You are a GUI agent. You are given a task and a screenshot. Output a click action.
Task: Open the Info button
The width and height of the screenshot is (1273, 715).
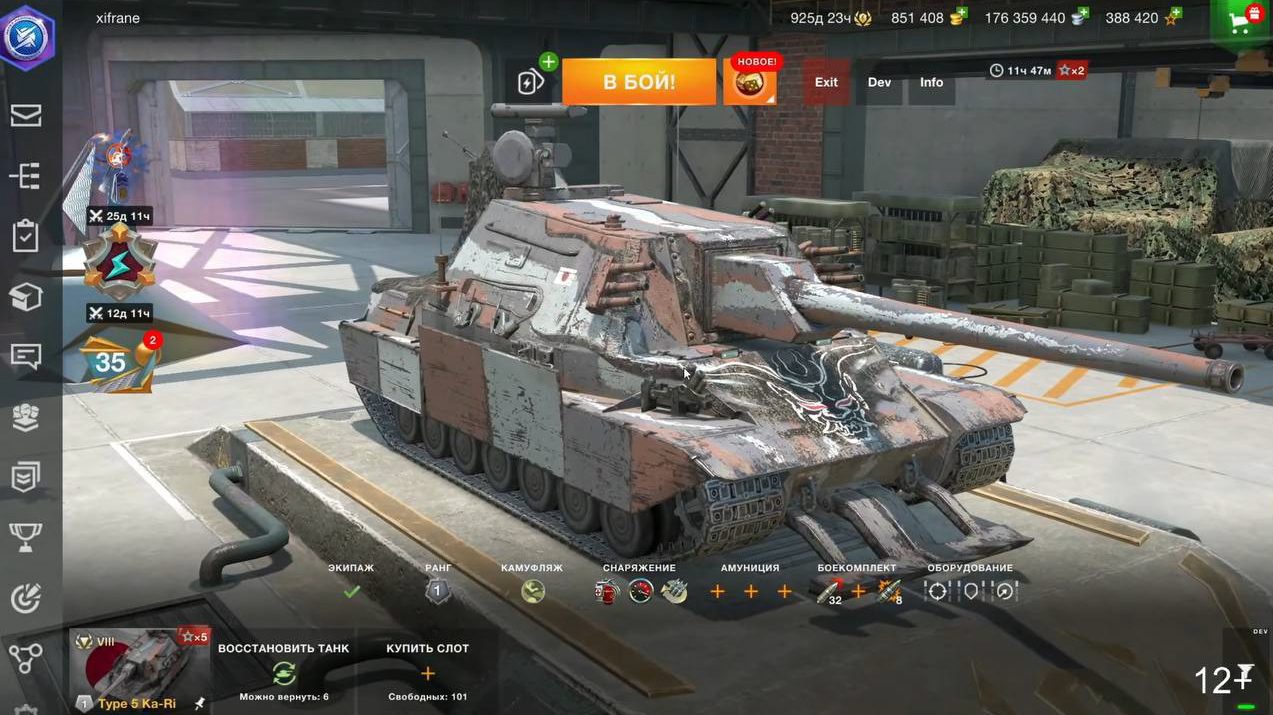coord(931,82)
